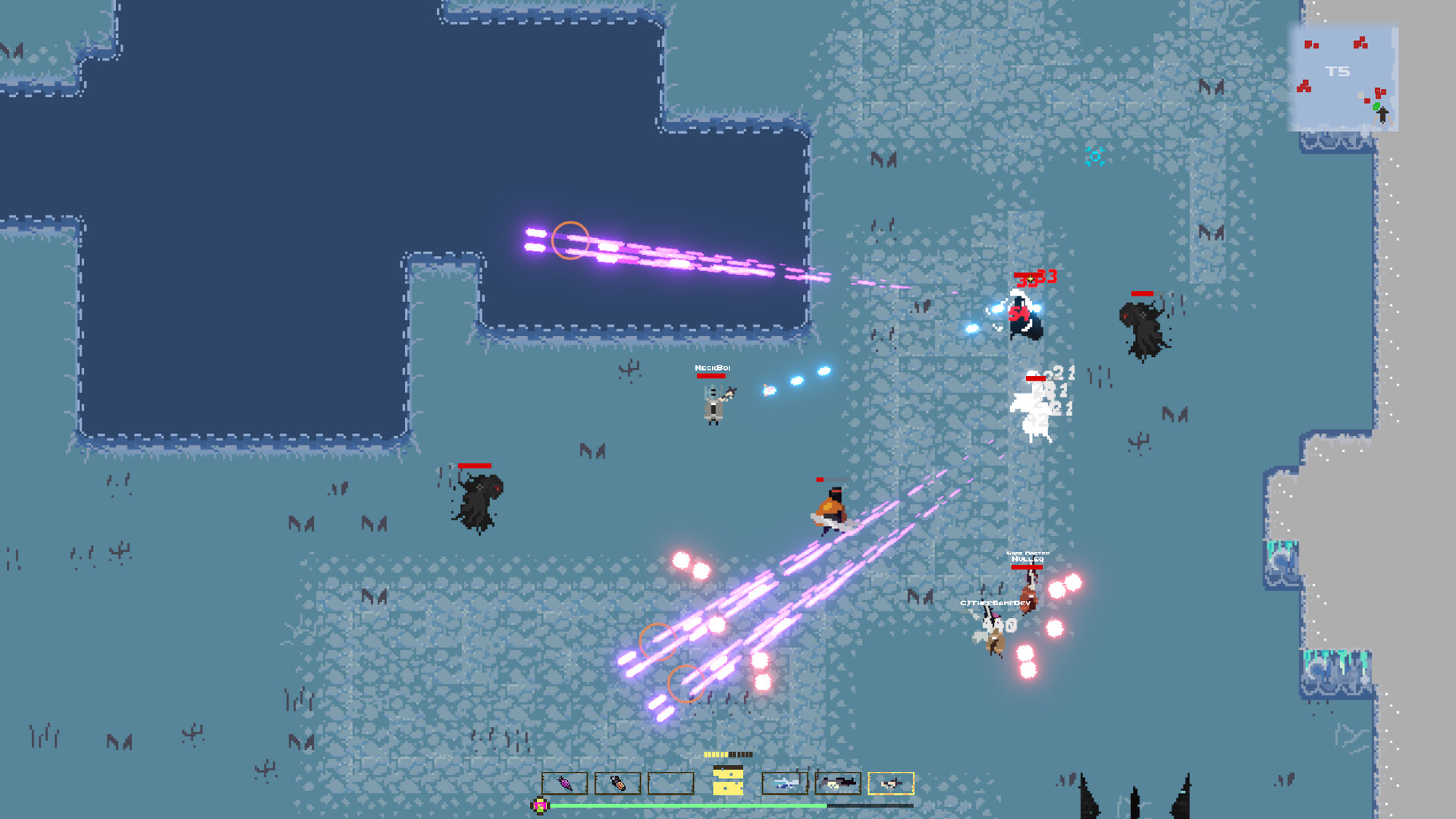Click the highlighted pistol in the last hotbar slot
The image size is (1456, 819).
coord(892,783)
